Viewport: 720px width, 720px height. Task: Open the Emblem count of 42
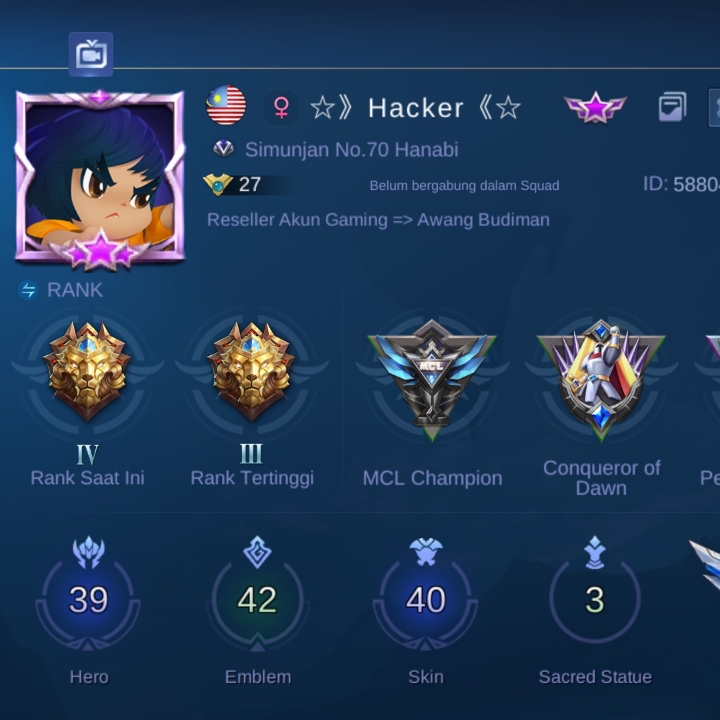[x=257, y=599]
